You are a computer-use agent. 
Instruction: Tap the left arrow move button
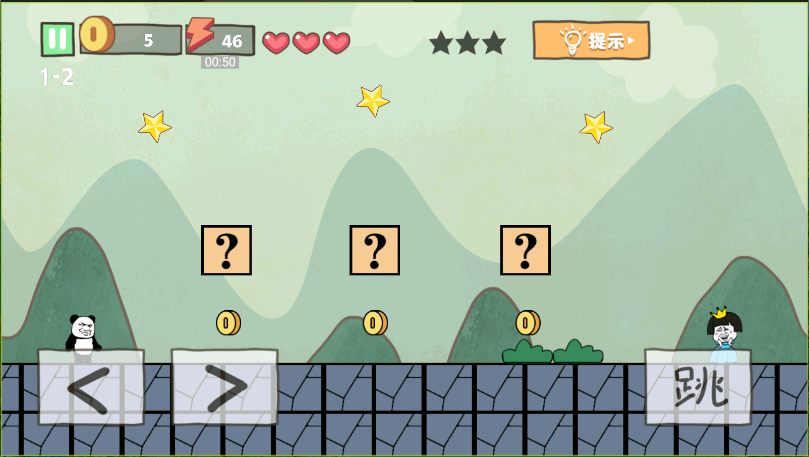[x=90, y=388]
